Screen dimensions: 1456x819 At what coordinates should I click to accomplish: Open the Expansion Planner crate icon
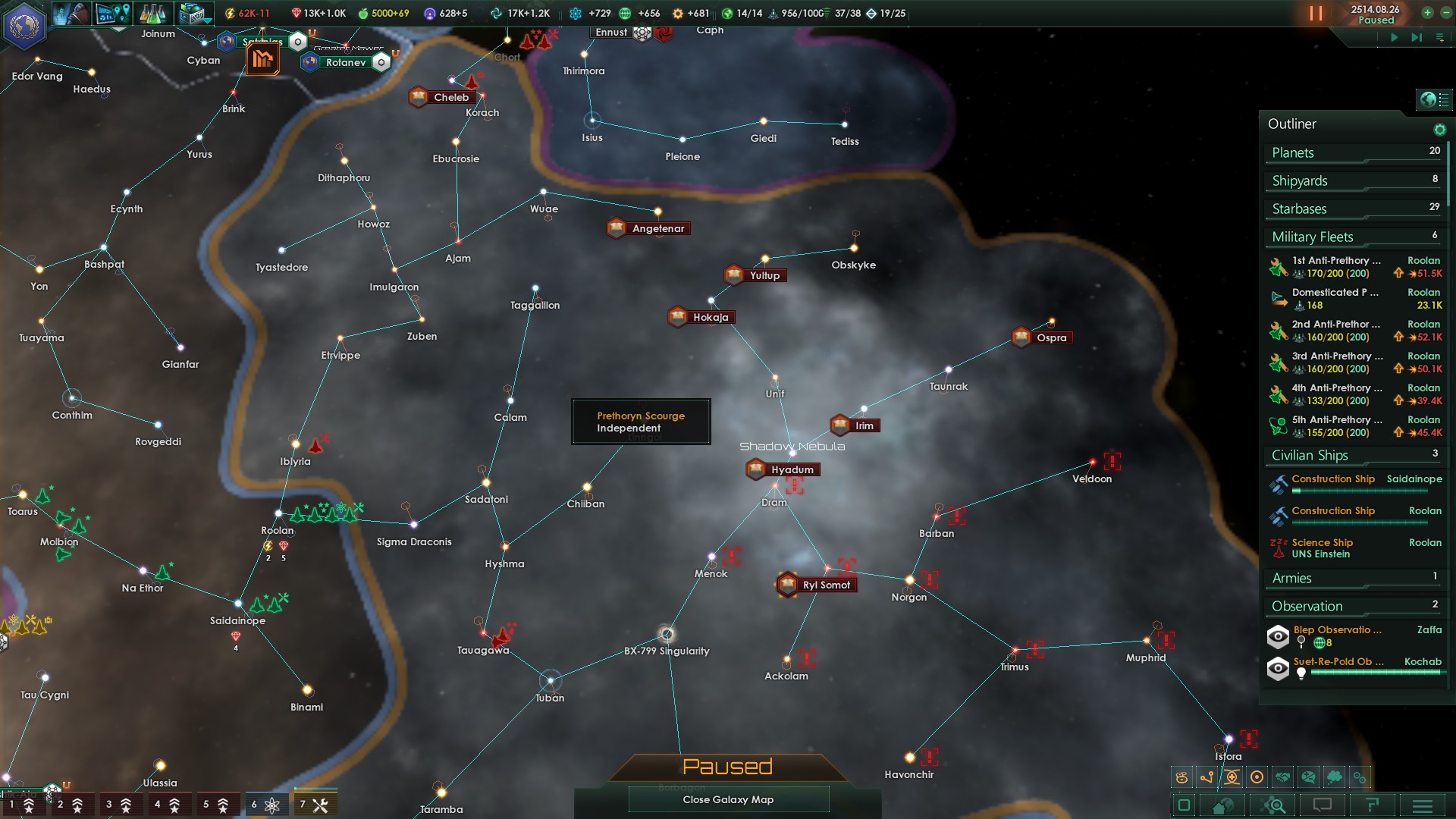tap(193, 13)
